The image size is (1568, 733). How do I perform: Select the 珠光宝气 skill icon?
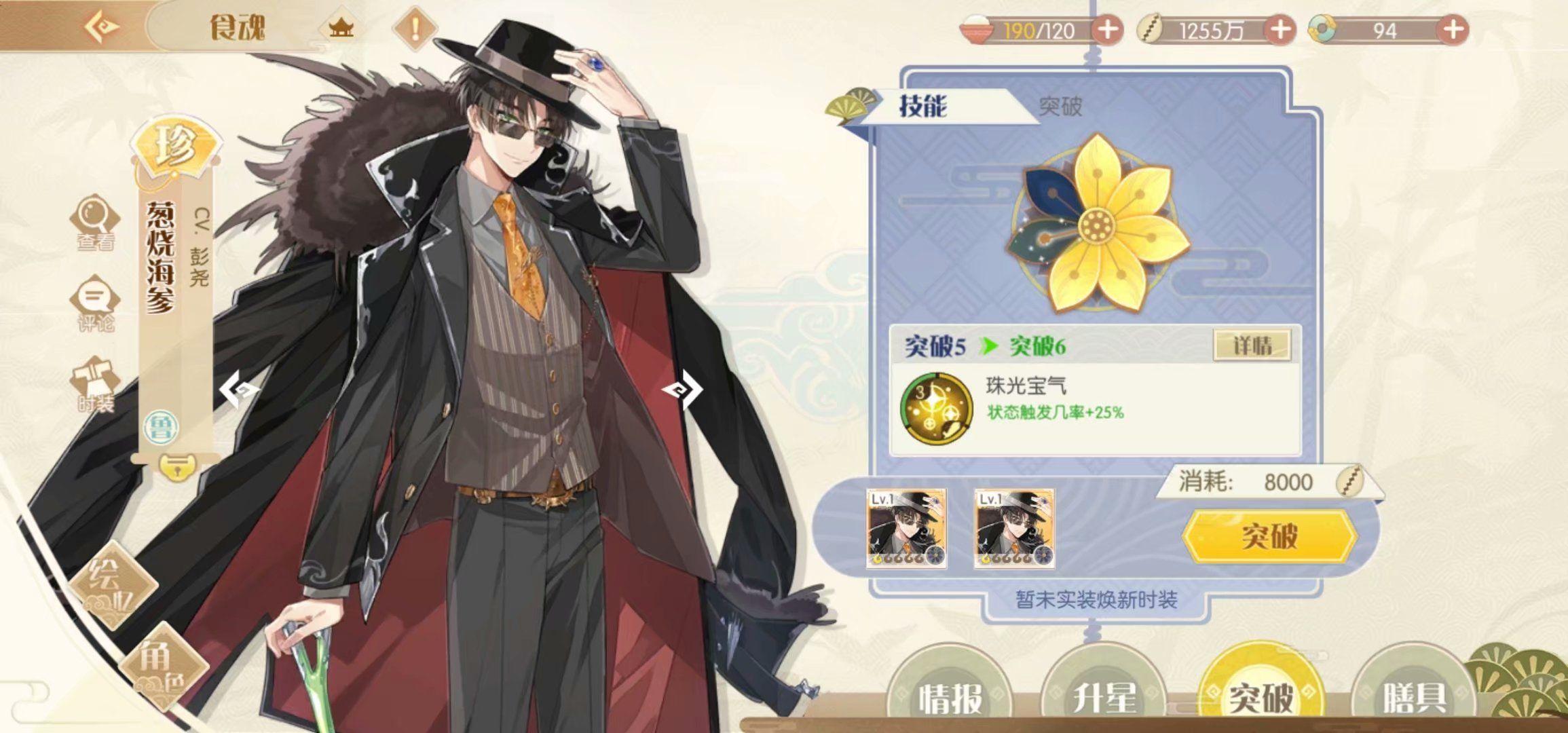936,407
